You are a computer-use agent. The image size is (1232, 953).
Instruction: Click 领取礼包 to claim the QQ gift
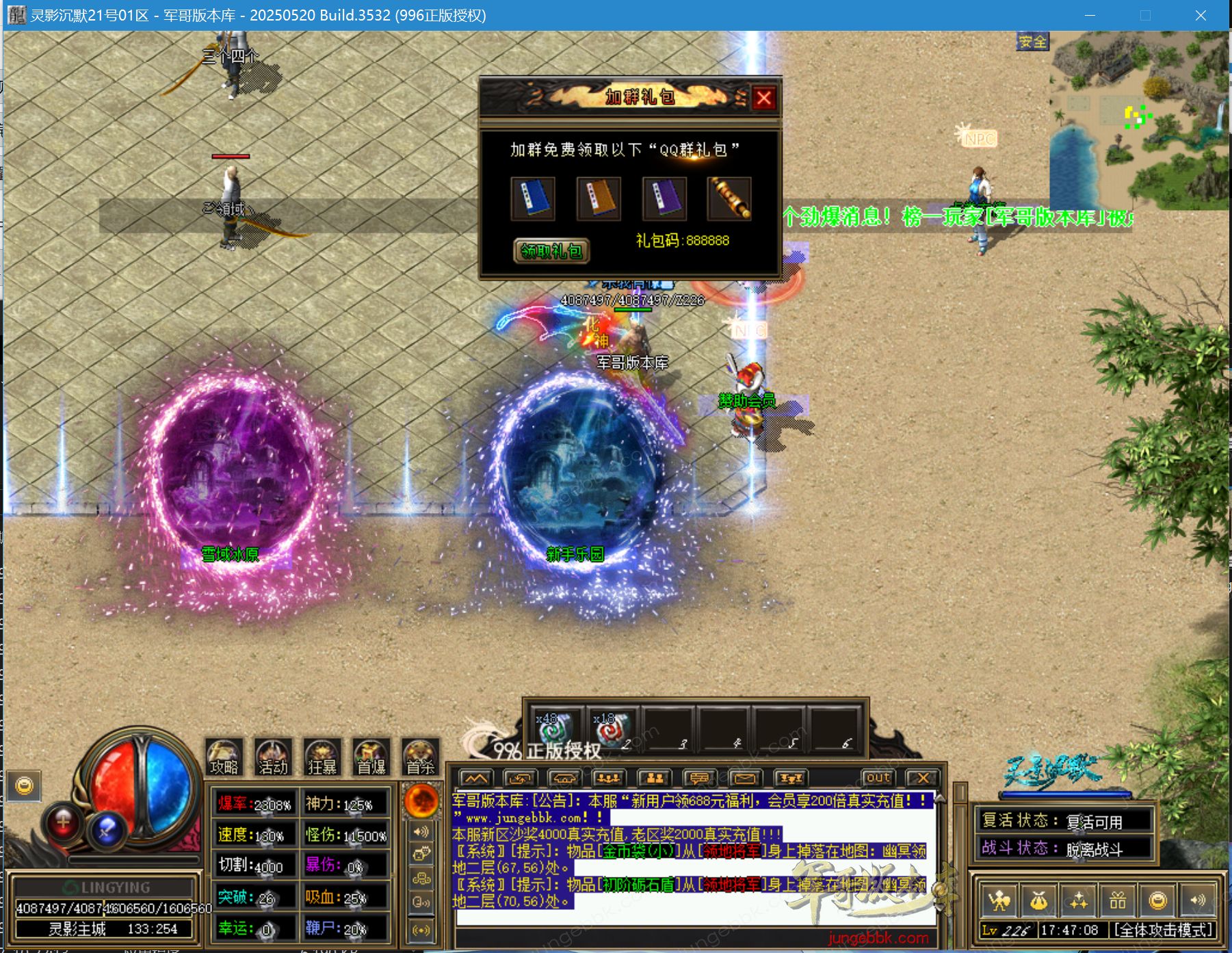pyautogui.click(x=551, y=252)
